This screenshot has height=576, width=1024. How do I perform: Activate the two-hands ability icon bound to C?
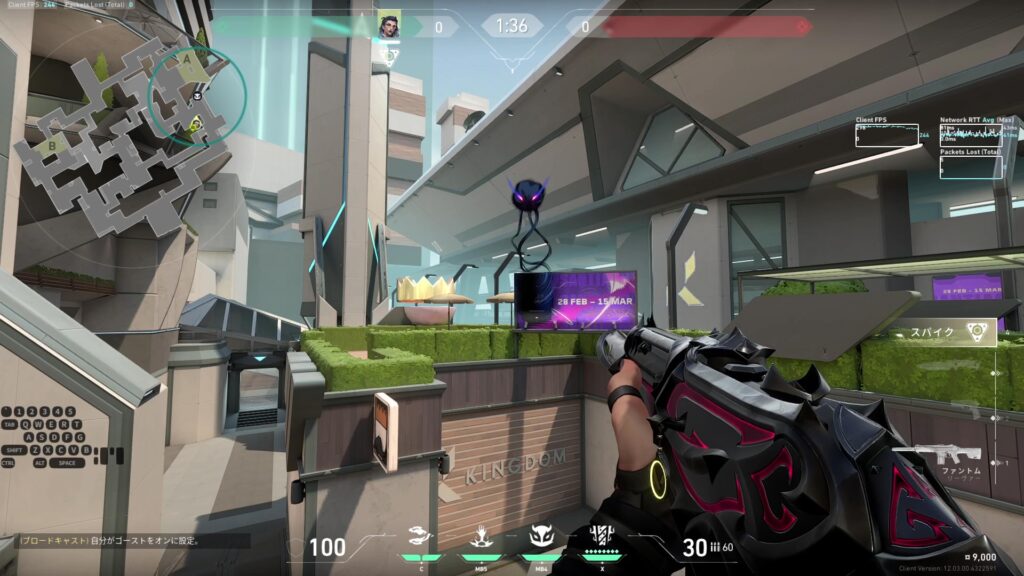[x=422, y=538]
